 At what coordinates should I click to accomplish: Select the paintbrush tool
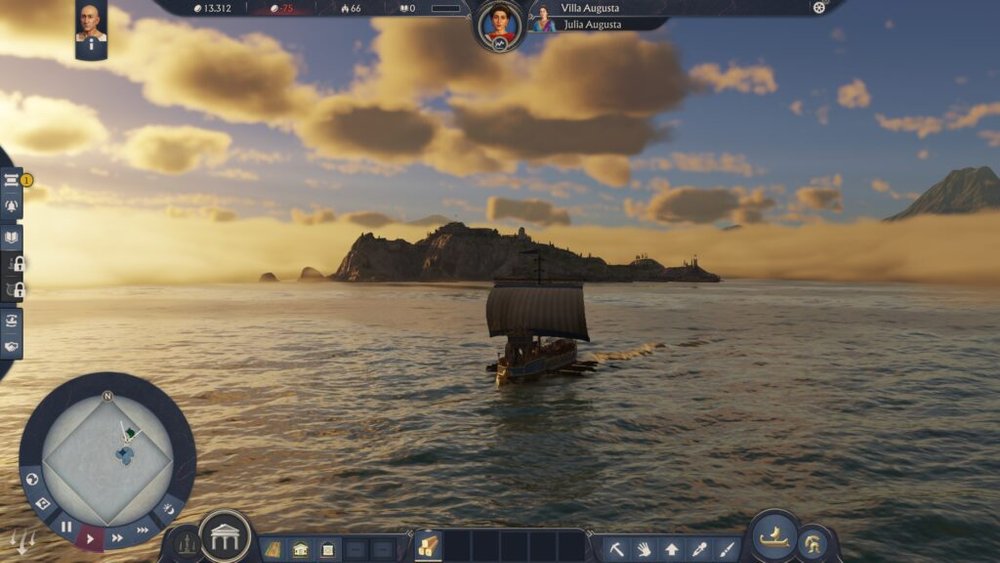[725, 548]
